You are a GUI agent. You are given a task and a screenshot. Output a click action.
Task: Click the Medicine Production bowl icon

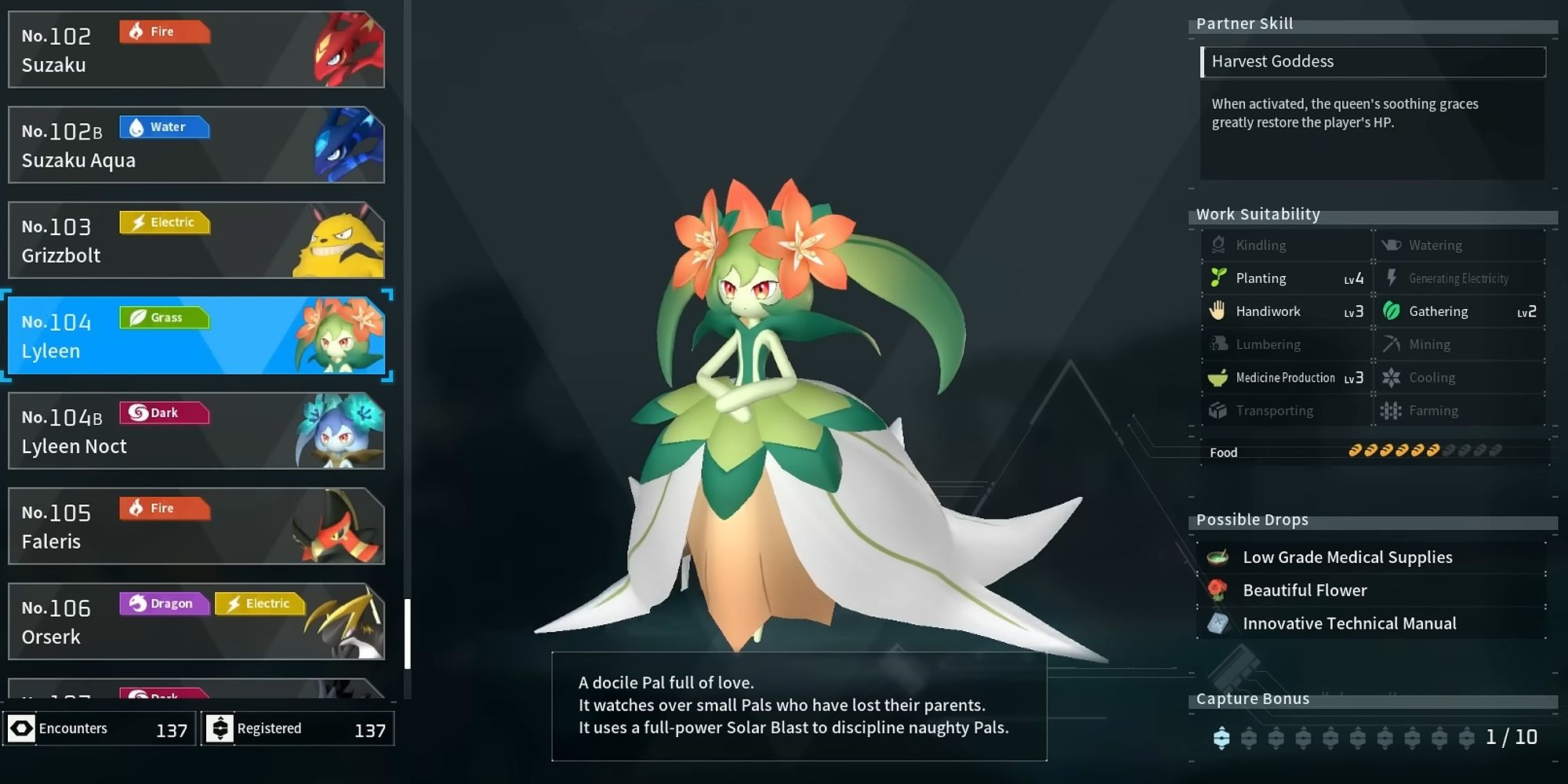[1218, 377]
